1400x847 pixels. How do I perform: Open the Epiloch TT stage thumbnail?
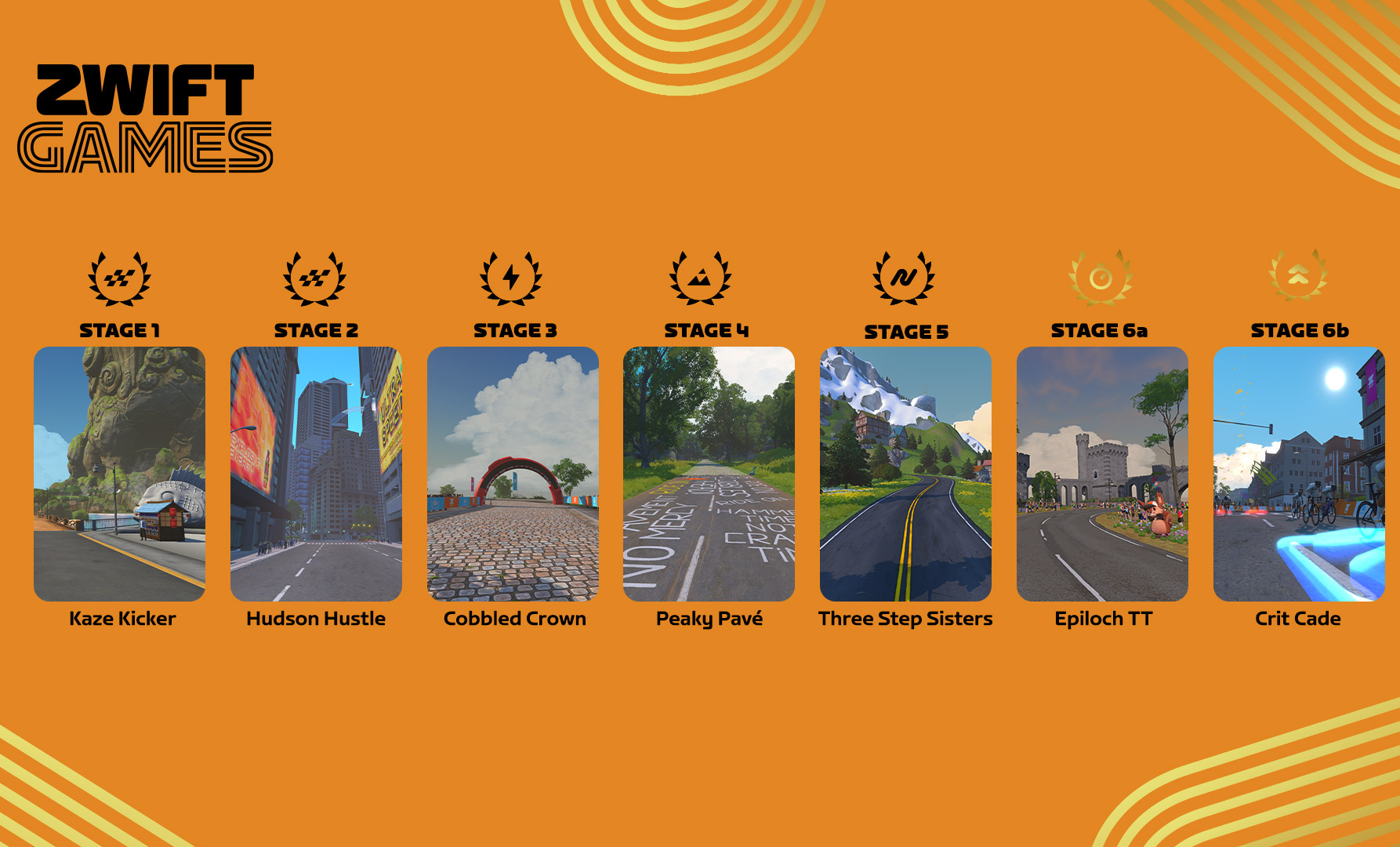[x=1102, y=474]
